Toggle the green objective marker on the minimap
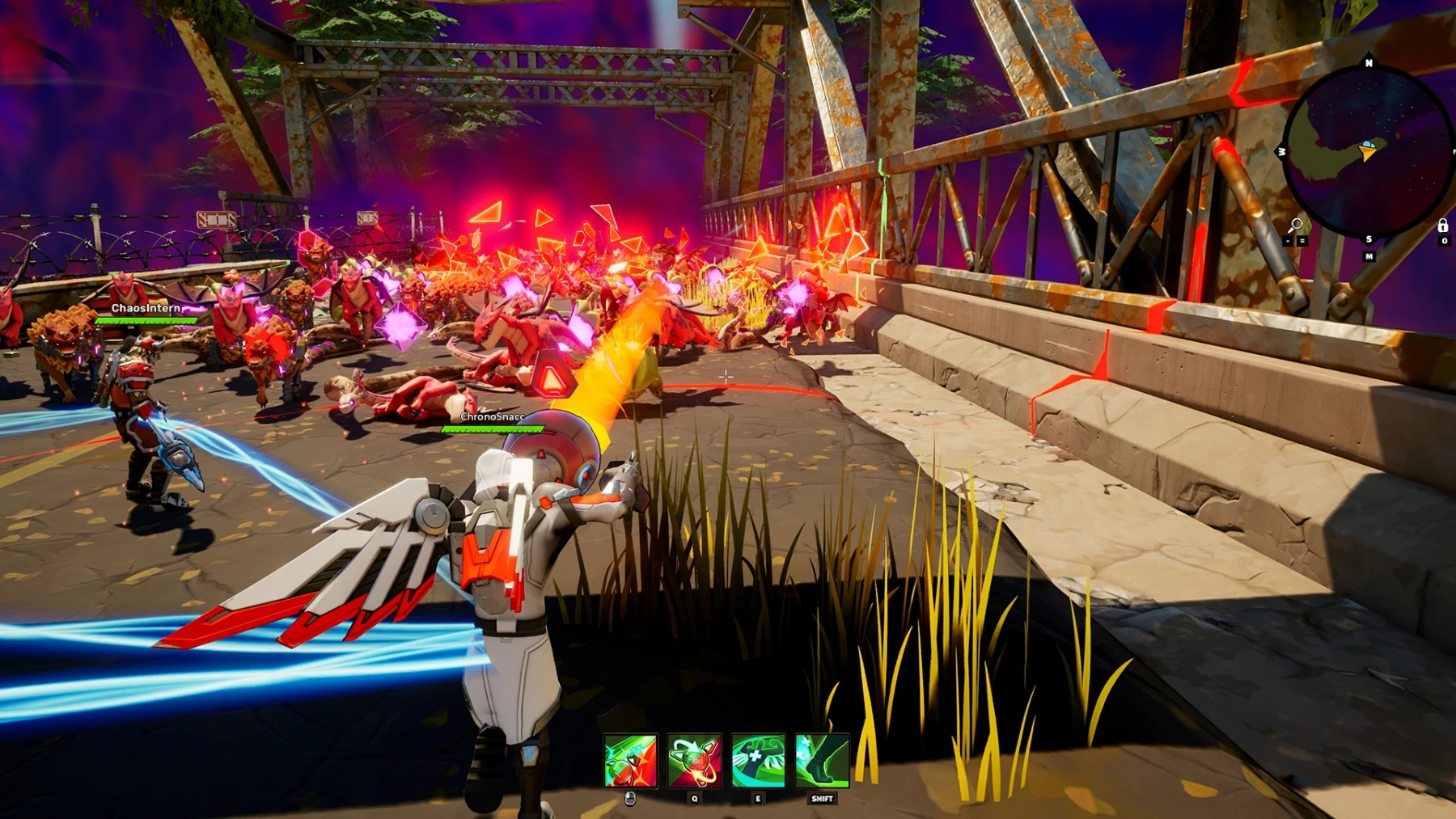The image size is (1456, 819). [x=1372, y=145]
